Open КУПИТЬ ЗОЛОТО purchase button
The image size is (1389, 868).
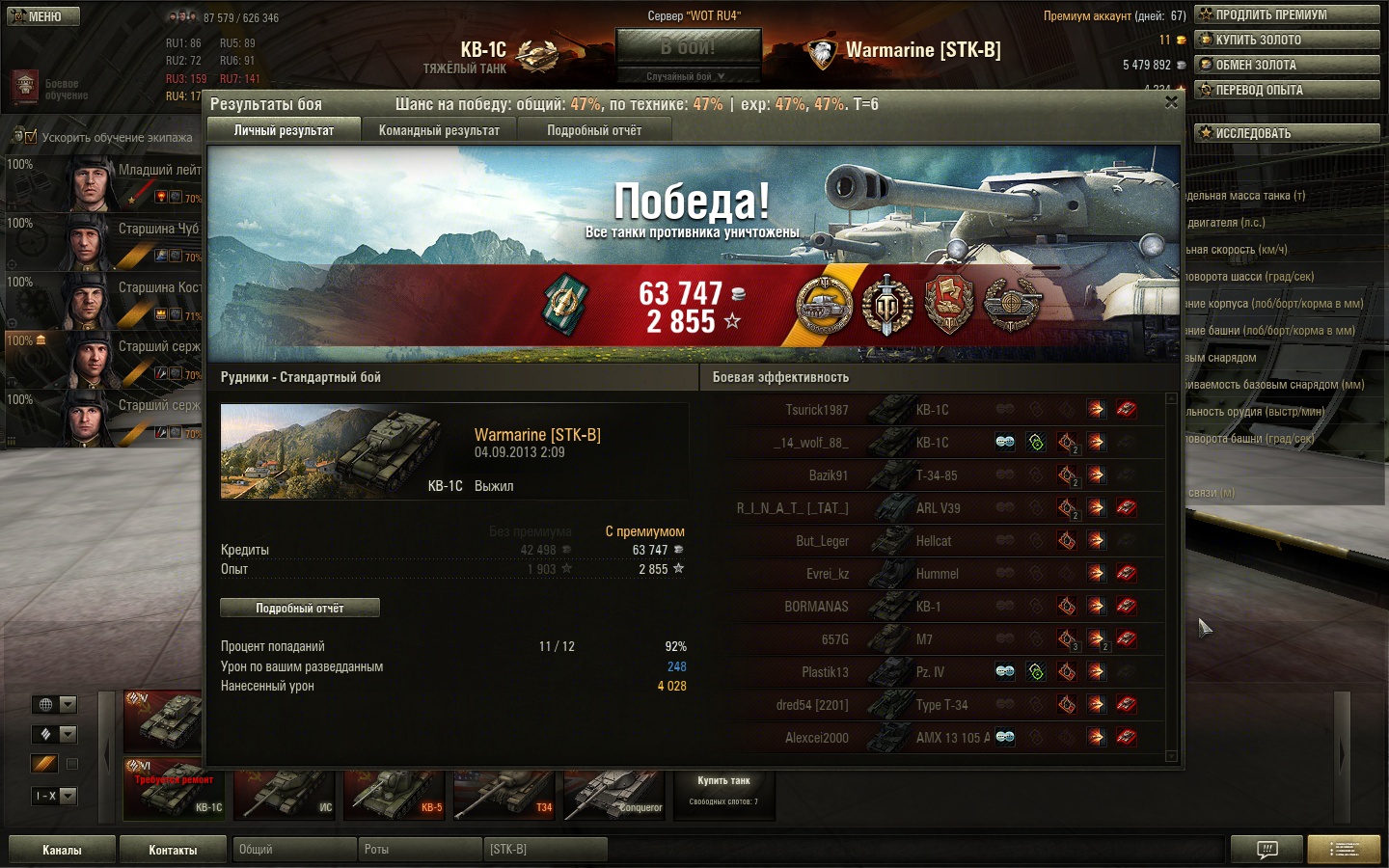(1287, 40)
